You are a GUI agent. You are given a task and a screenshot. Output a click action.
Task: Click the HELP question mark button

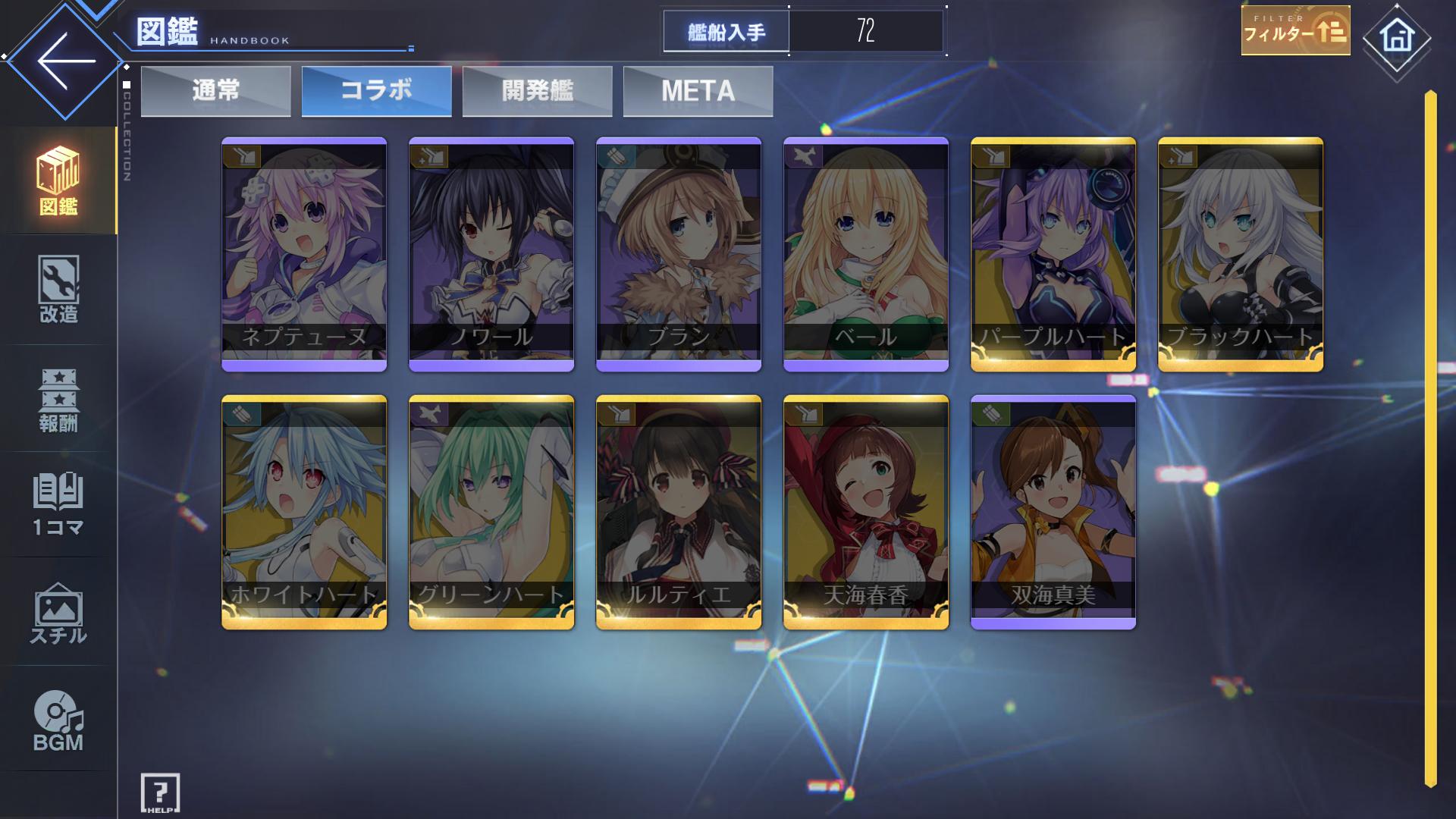160,792
